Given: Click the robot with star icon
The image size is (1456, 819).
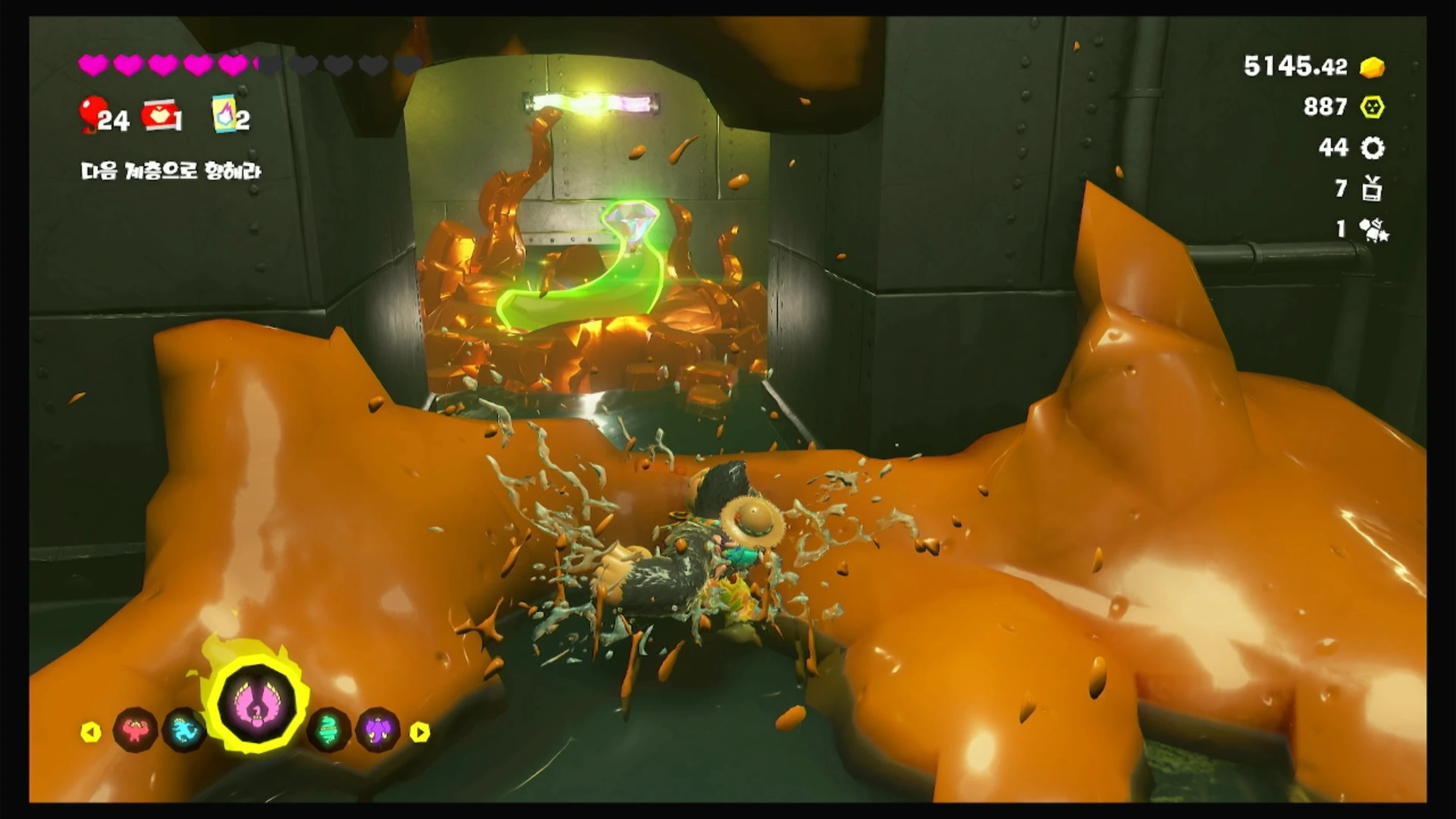Looking at the screenshot, I should [x=1373, y=230].
